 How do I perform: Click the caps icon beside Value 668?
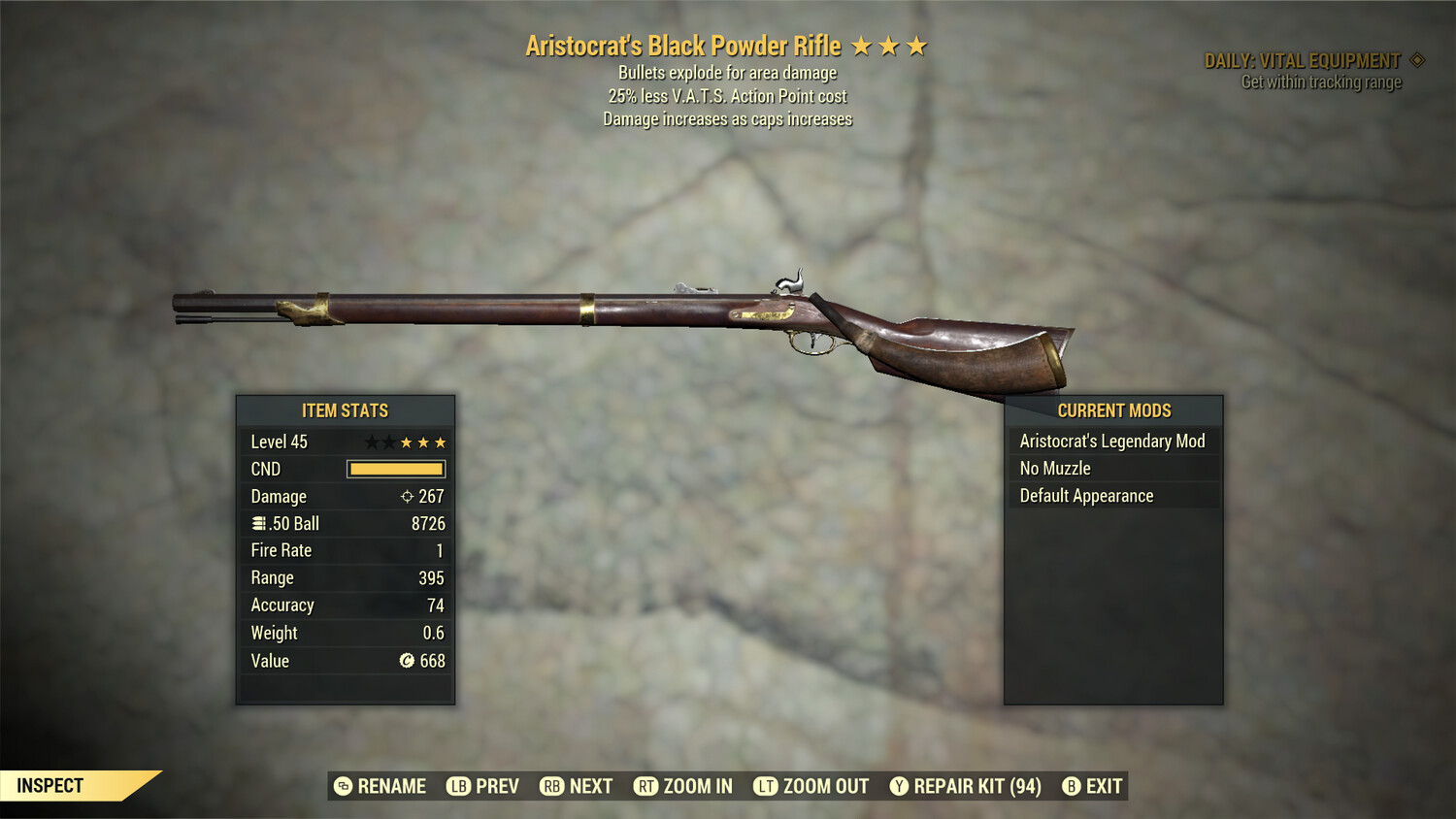(x=409, y=661)
